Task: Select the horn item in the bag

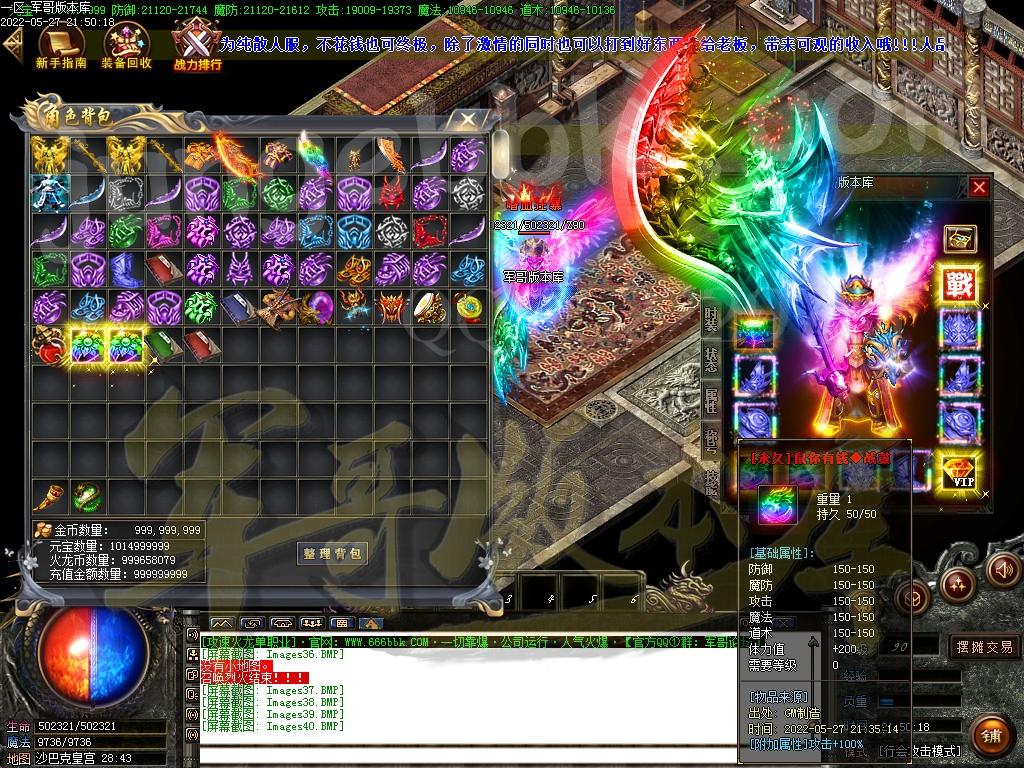Action: click(x=46, y=496)
